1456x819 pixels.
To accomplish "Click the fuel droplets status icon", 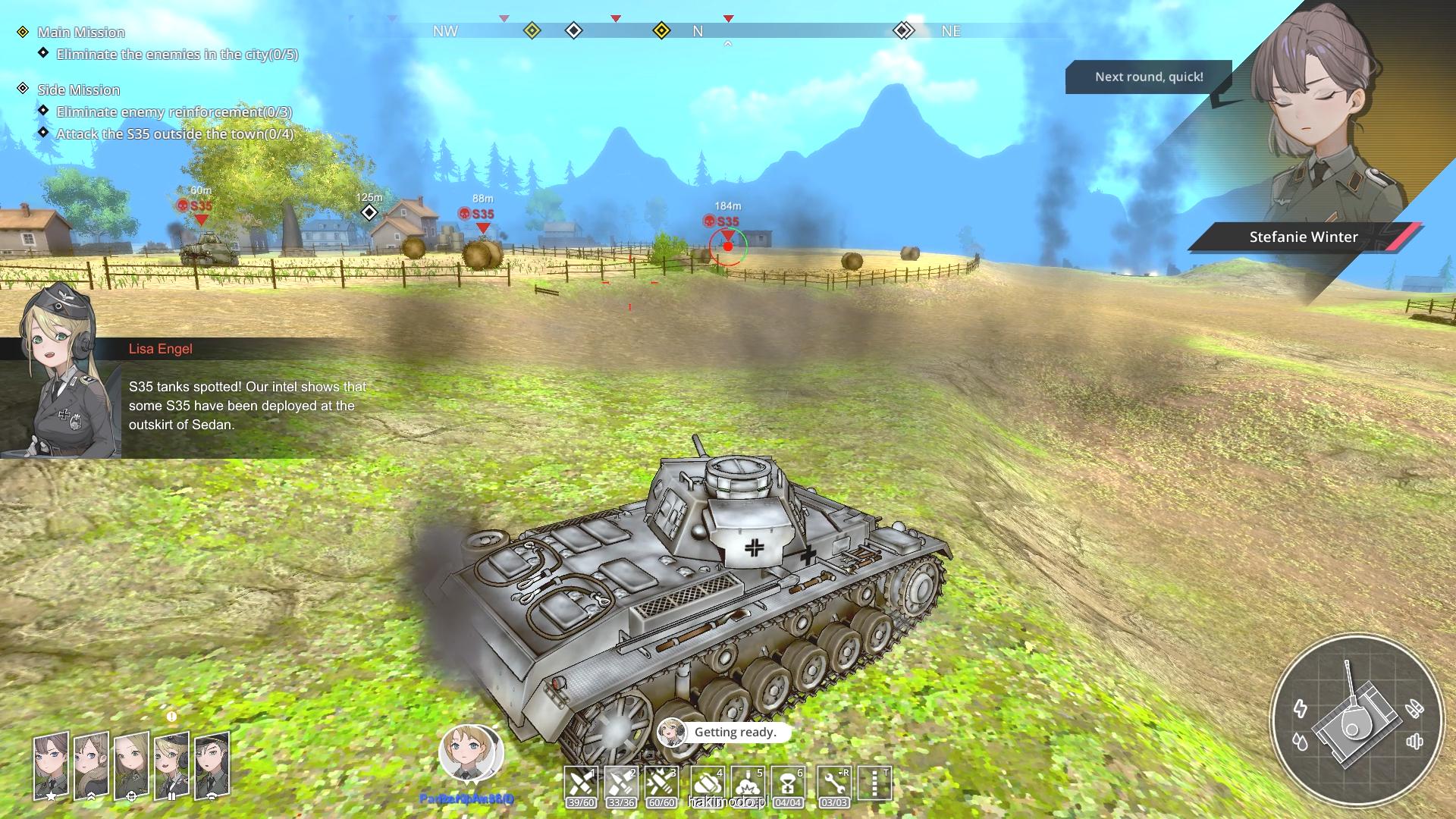I will point(1301,742).
